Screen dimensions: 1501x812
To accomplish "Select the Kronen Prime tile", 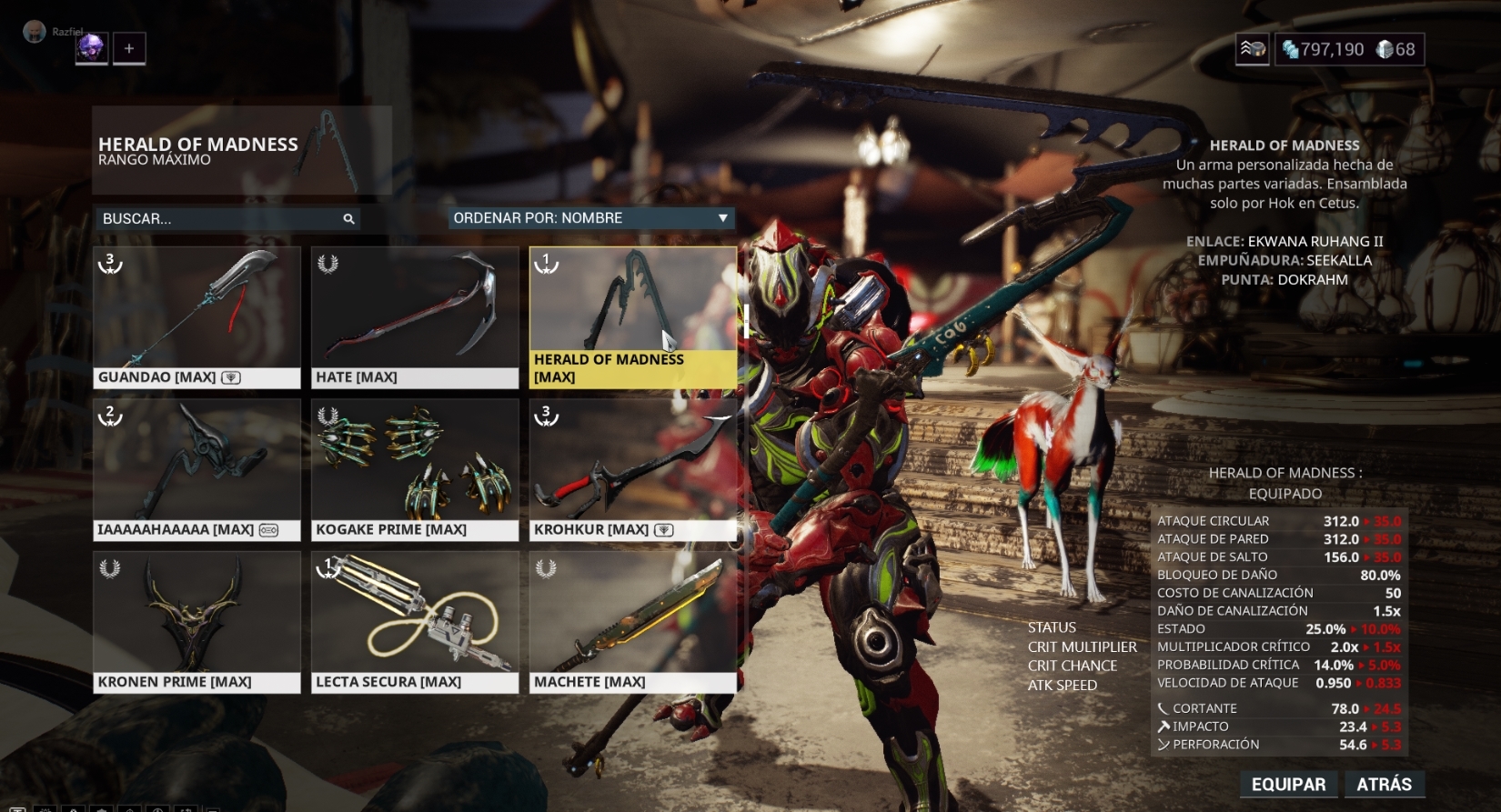I will (196, 622).
